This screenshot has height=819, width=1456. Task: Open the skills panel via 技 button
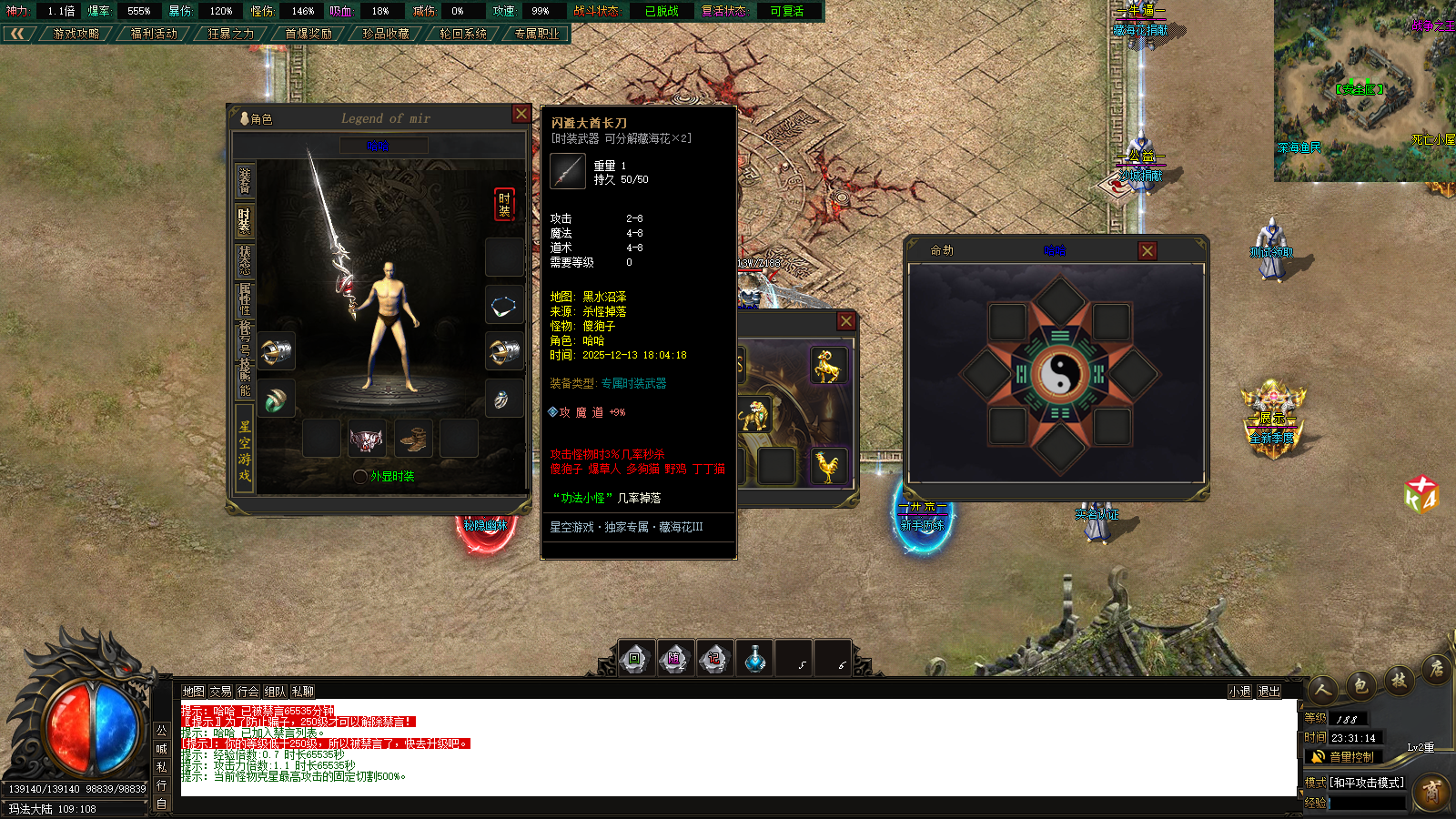(x=1399, y=680)
